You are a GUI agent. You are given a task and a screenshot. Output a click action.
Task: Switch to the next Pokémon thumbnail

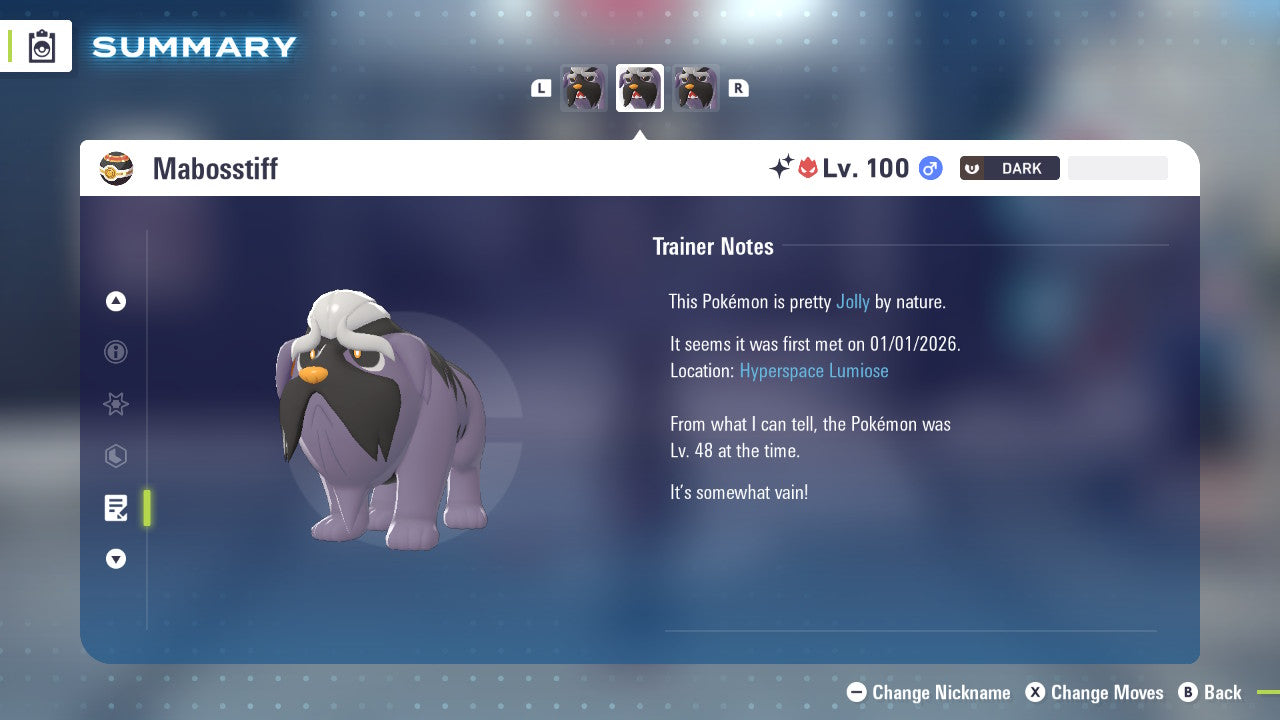pos(695,87)
